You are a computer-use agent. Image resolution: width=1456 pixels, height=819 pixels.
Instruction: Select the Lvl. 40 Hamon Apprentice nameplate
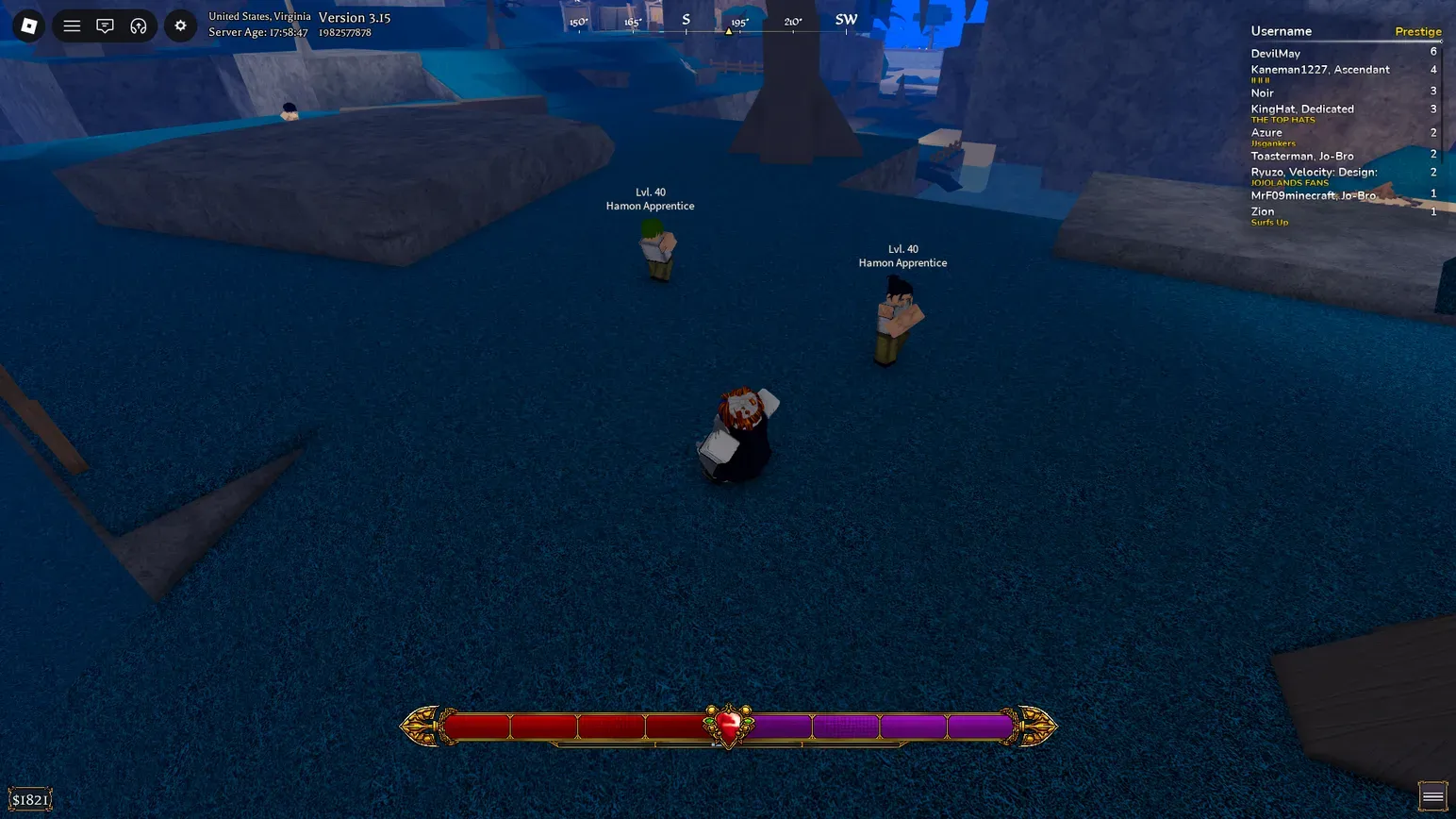click(650, 198)
